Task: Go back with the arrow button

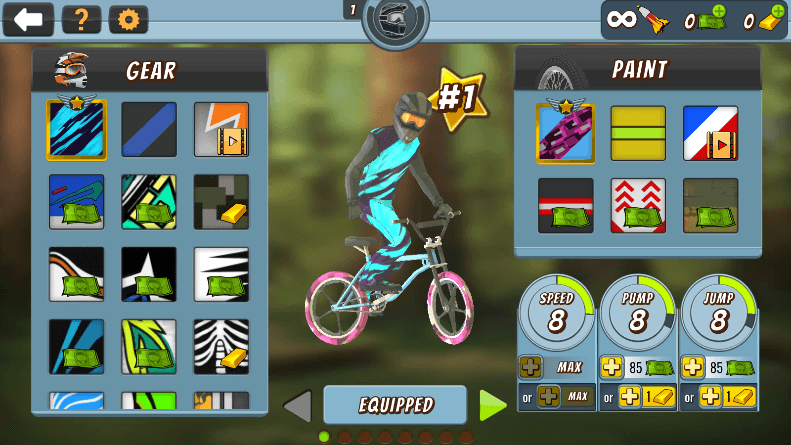Action: click(28, 19)
